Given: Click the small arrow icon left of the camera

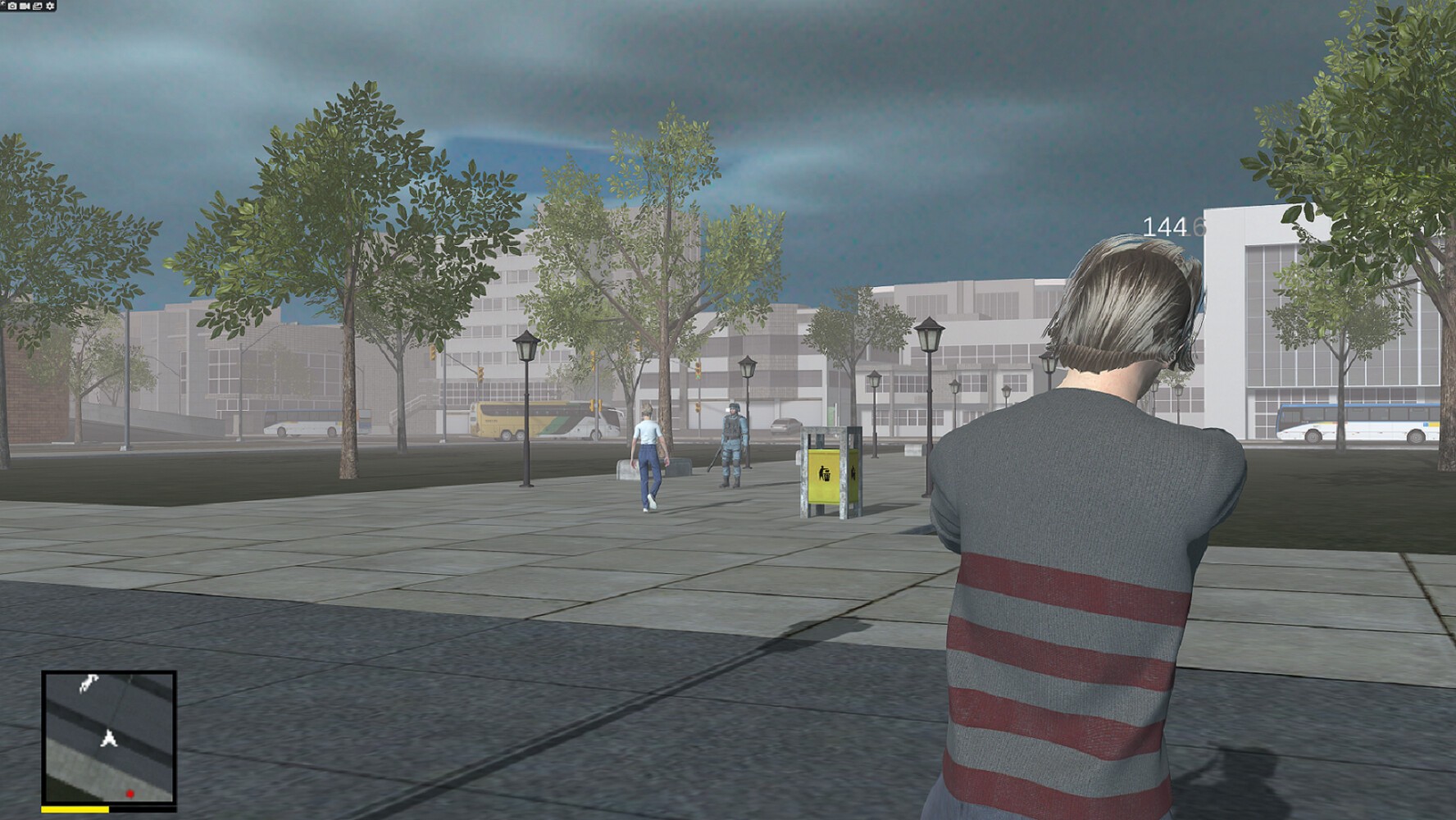Looking at the screenshot, I should pos(3,4).
